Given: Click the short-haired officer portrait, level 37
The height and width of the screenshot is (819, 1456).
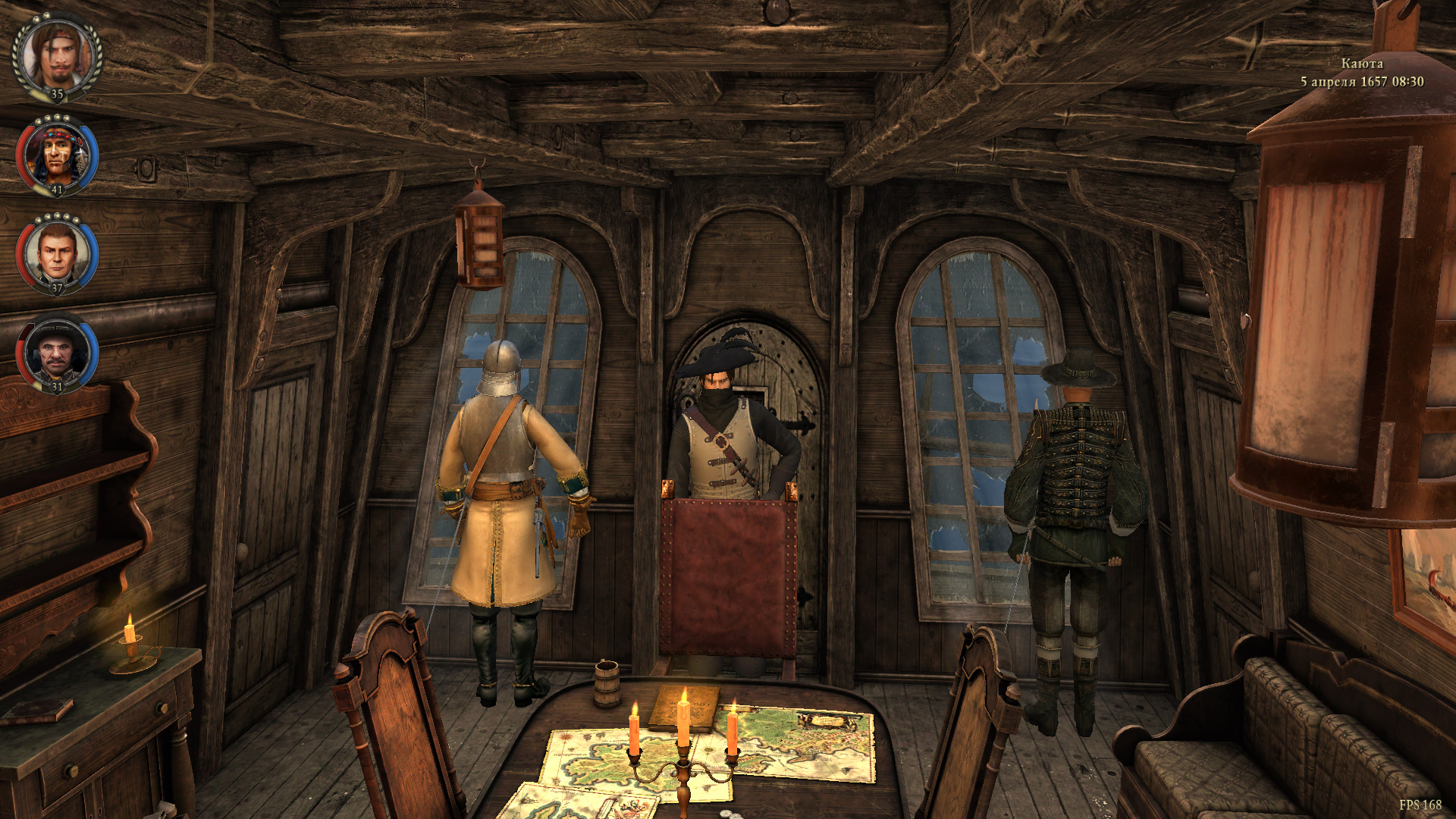Looking at the screenshot, I should 58,254.
